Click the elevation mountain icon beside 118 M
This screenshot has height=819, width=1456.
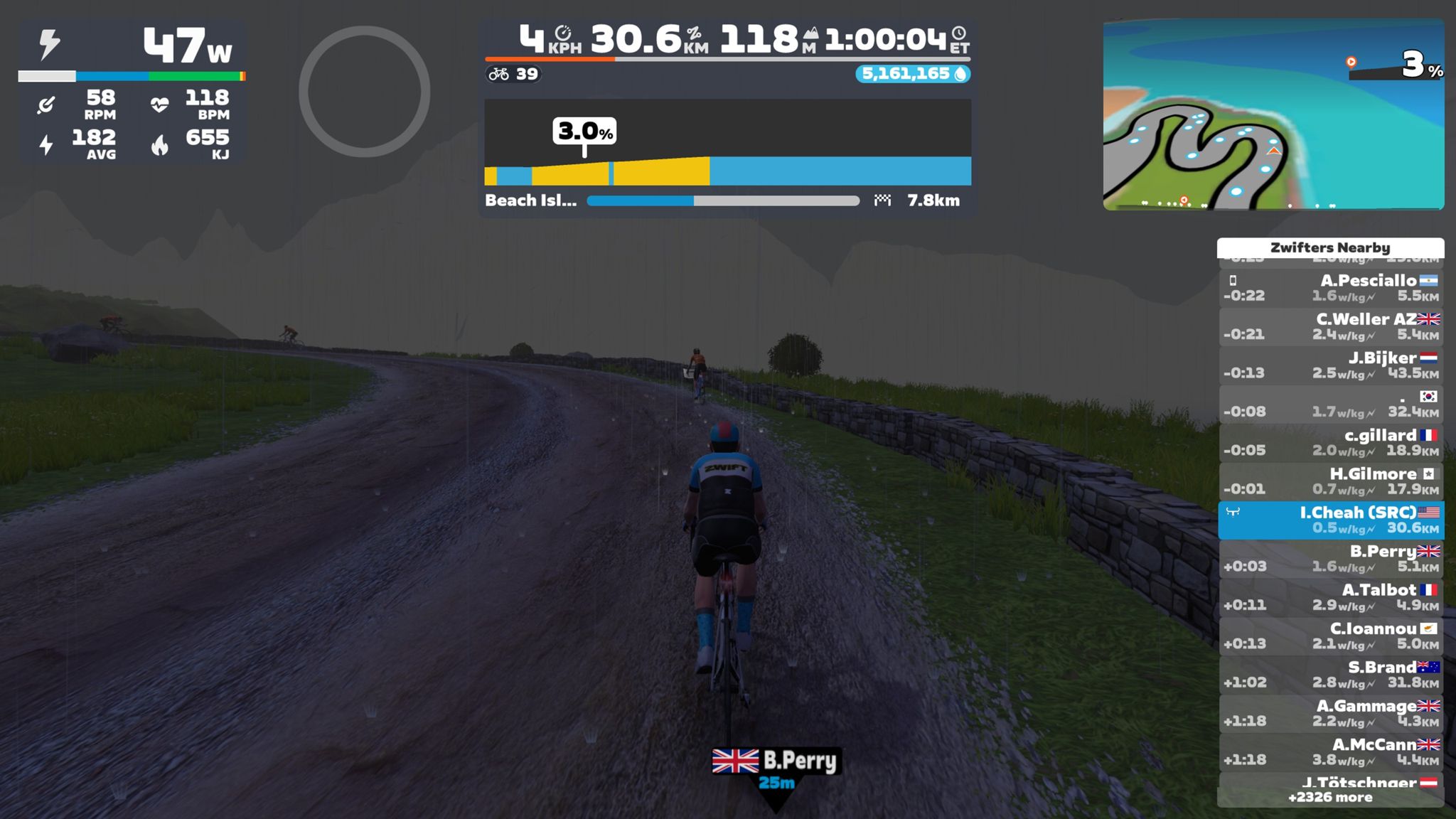coord(810,34)
